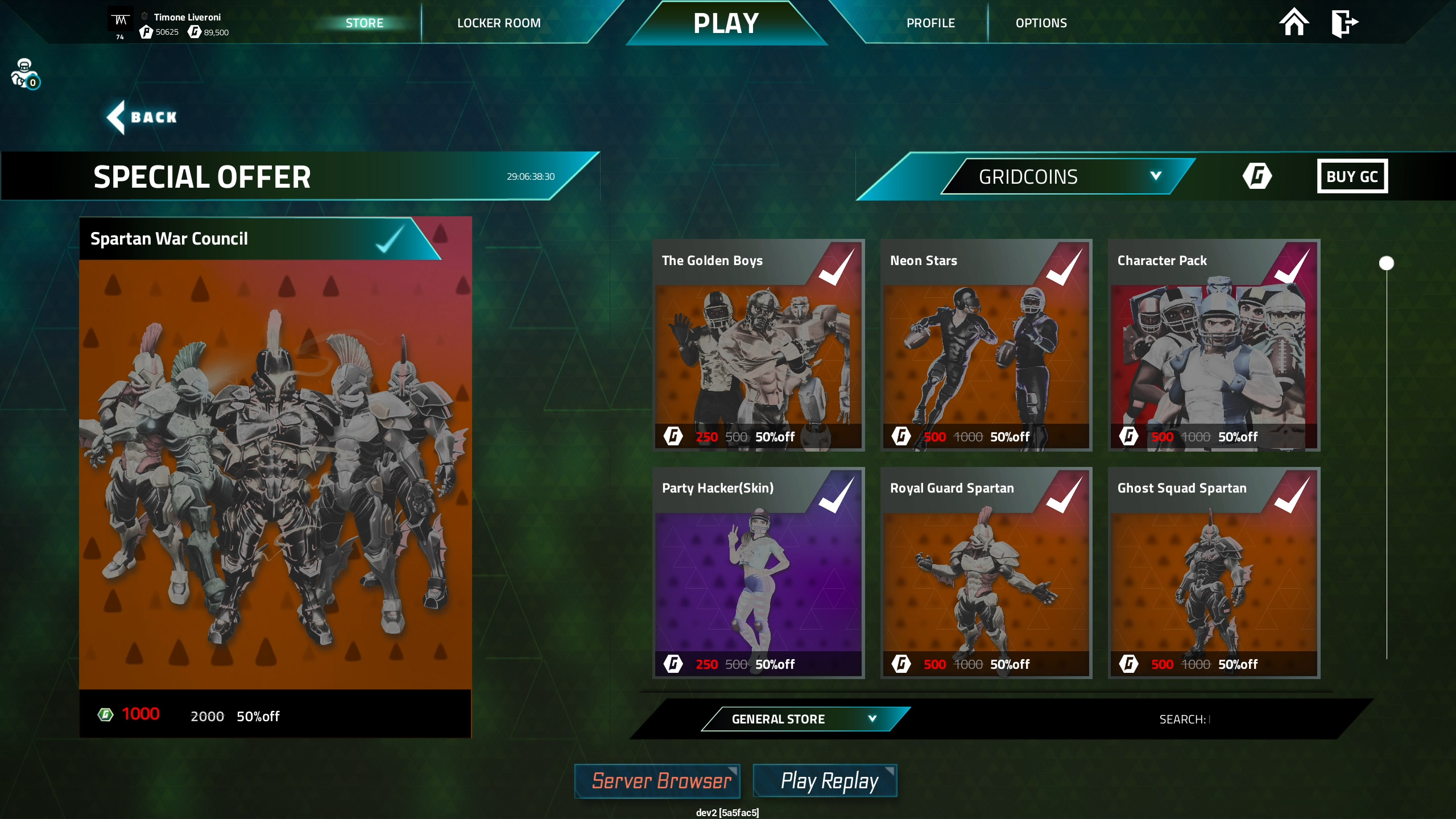Viewport: 1456px width, 819px height.
Task: Click the helmet mascot icon with 0 badge
Action: [23, 73]
